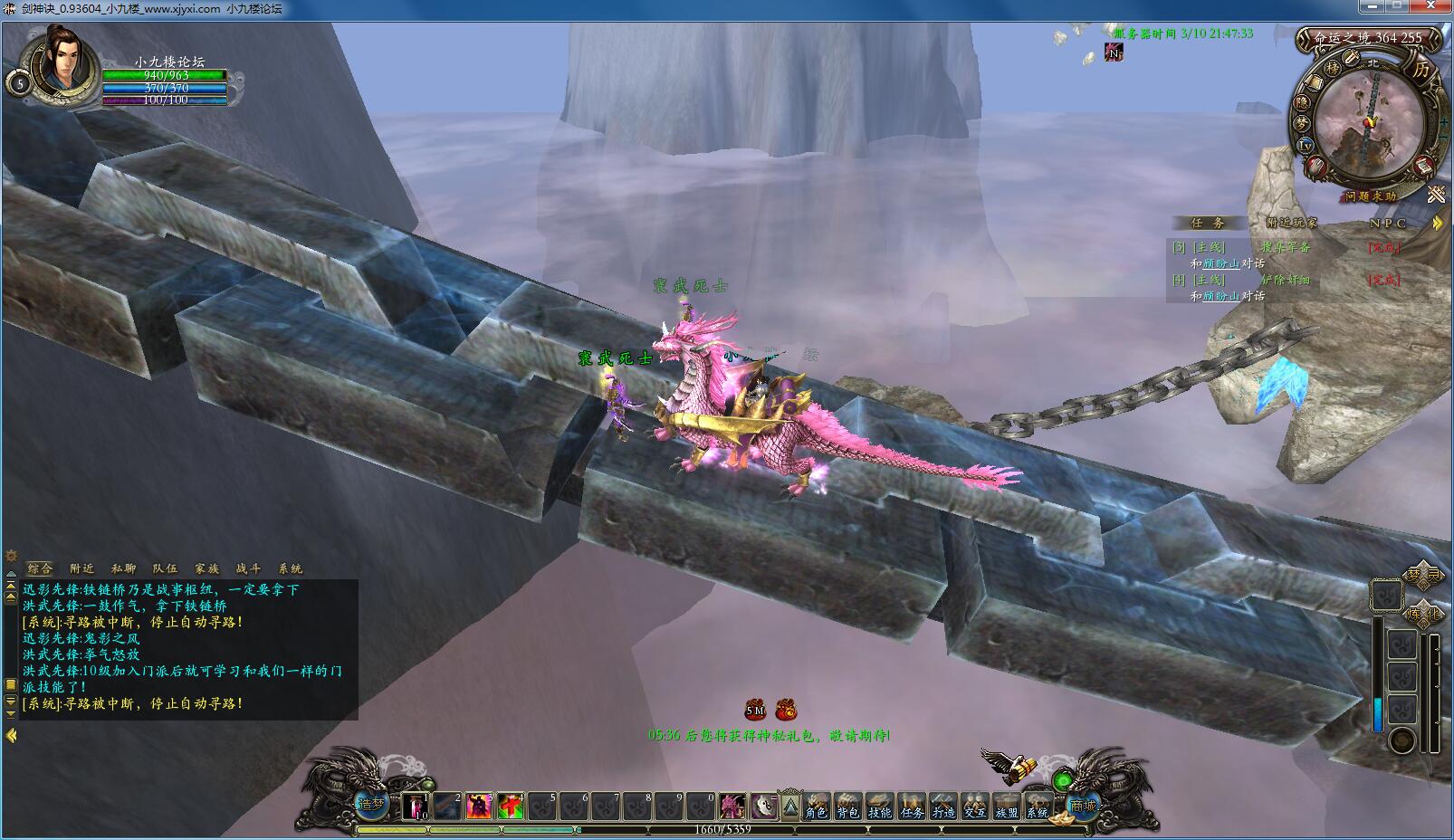Open the 商城 shop orb
Image resolution: width=1454 pixels, height=840 pixels.
click(x=1083, y=805)
